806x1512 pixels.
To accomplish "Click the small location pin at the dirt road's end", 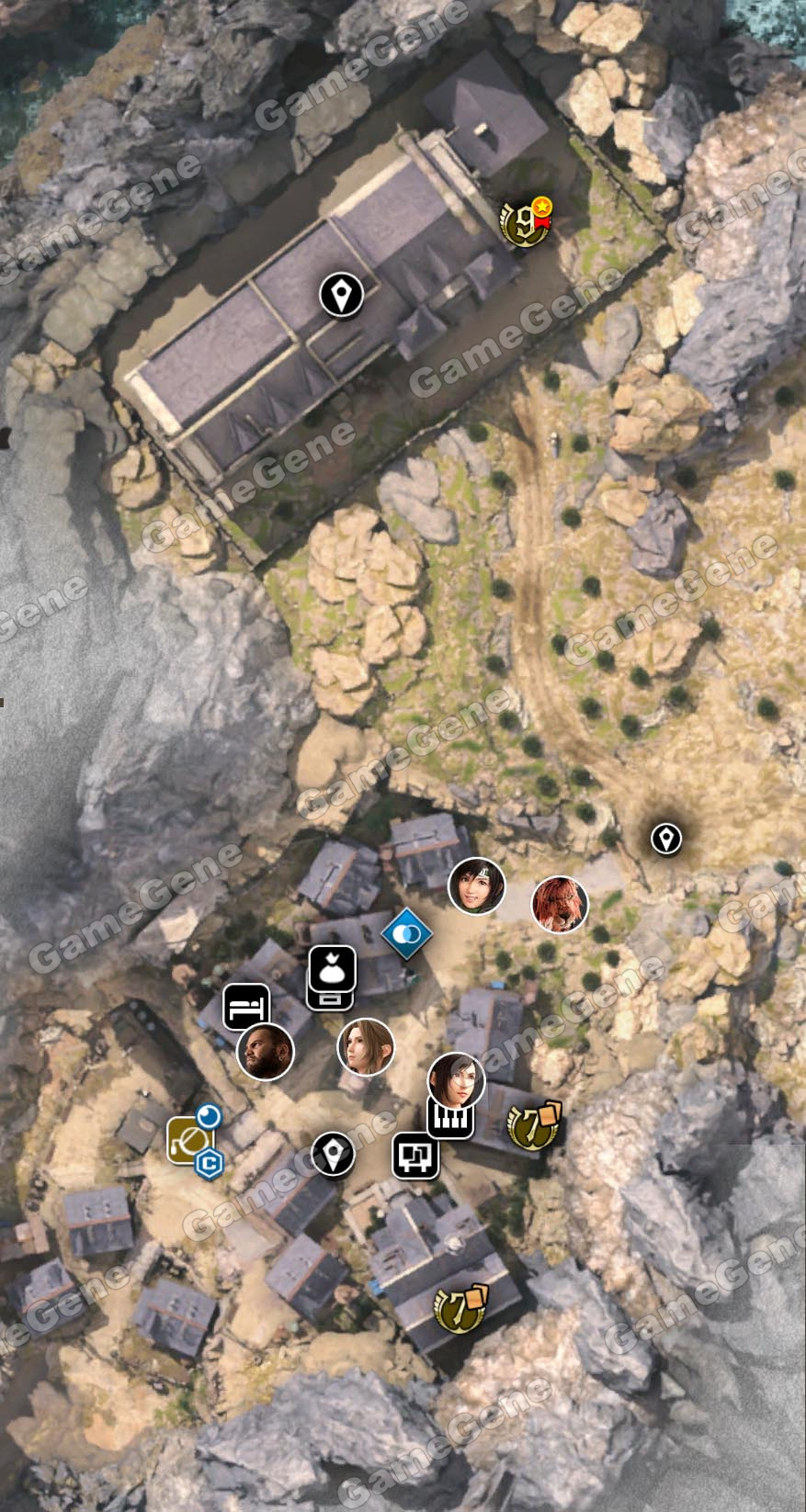I will 665,838.
